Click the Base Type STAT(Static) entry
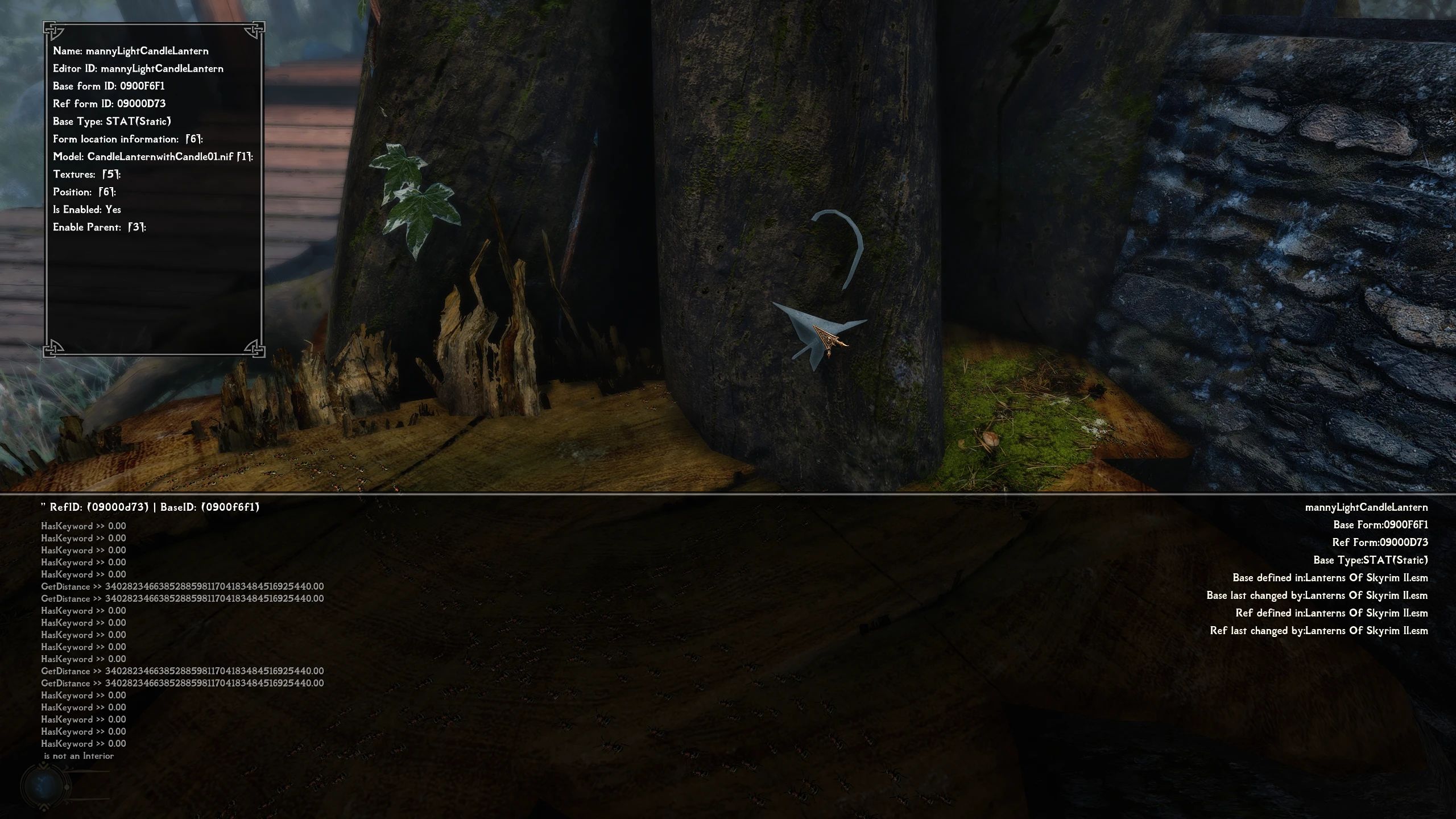1456x819 pixels. 111,121
